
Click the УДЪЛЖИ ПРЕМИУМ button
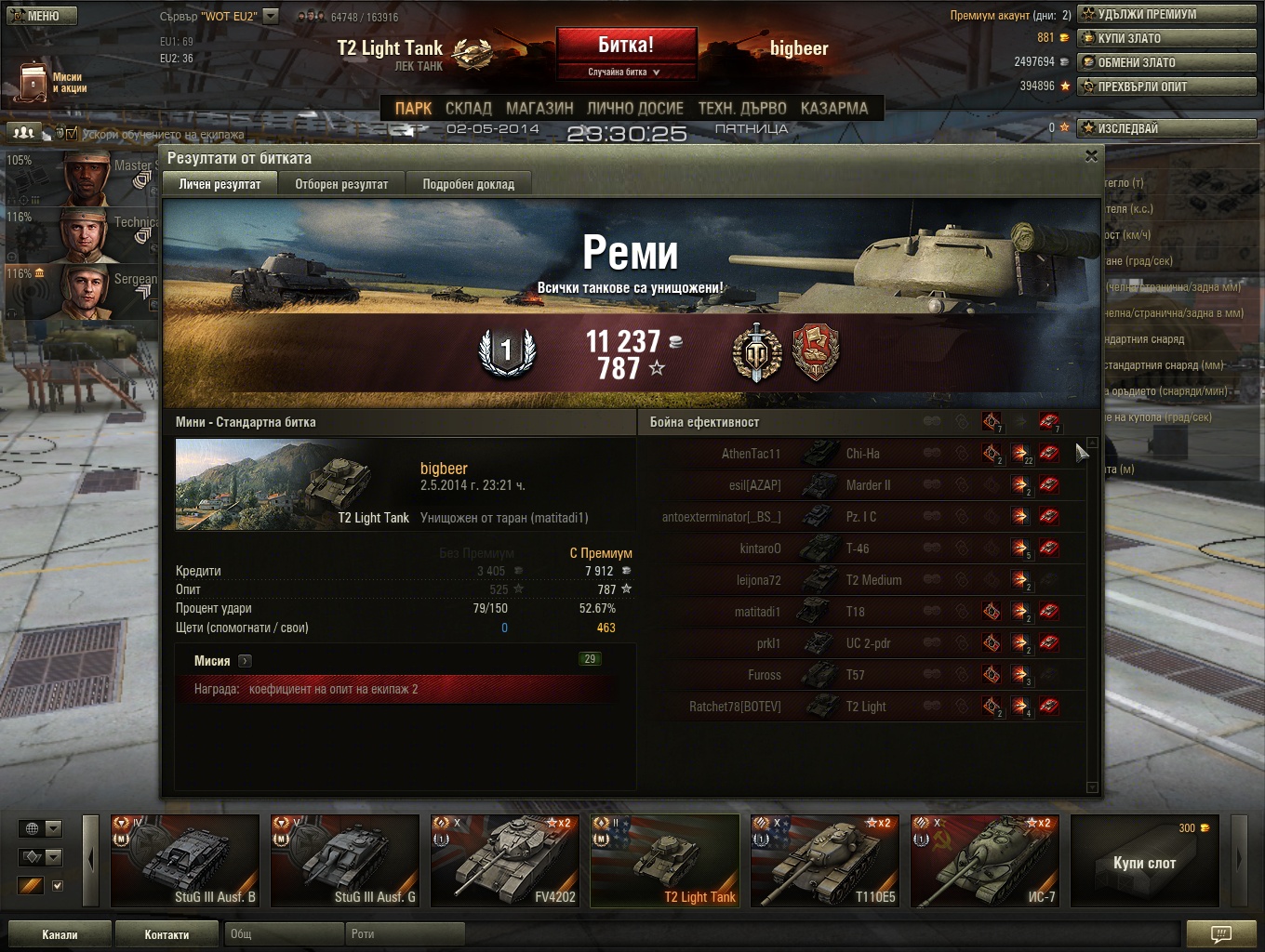(x=1166, y=14)
